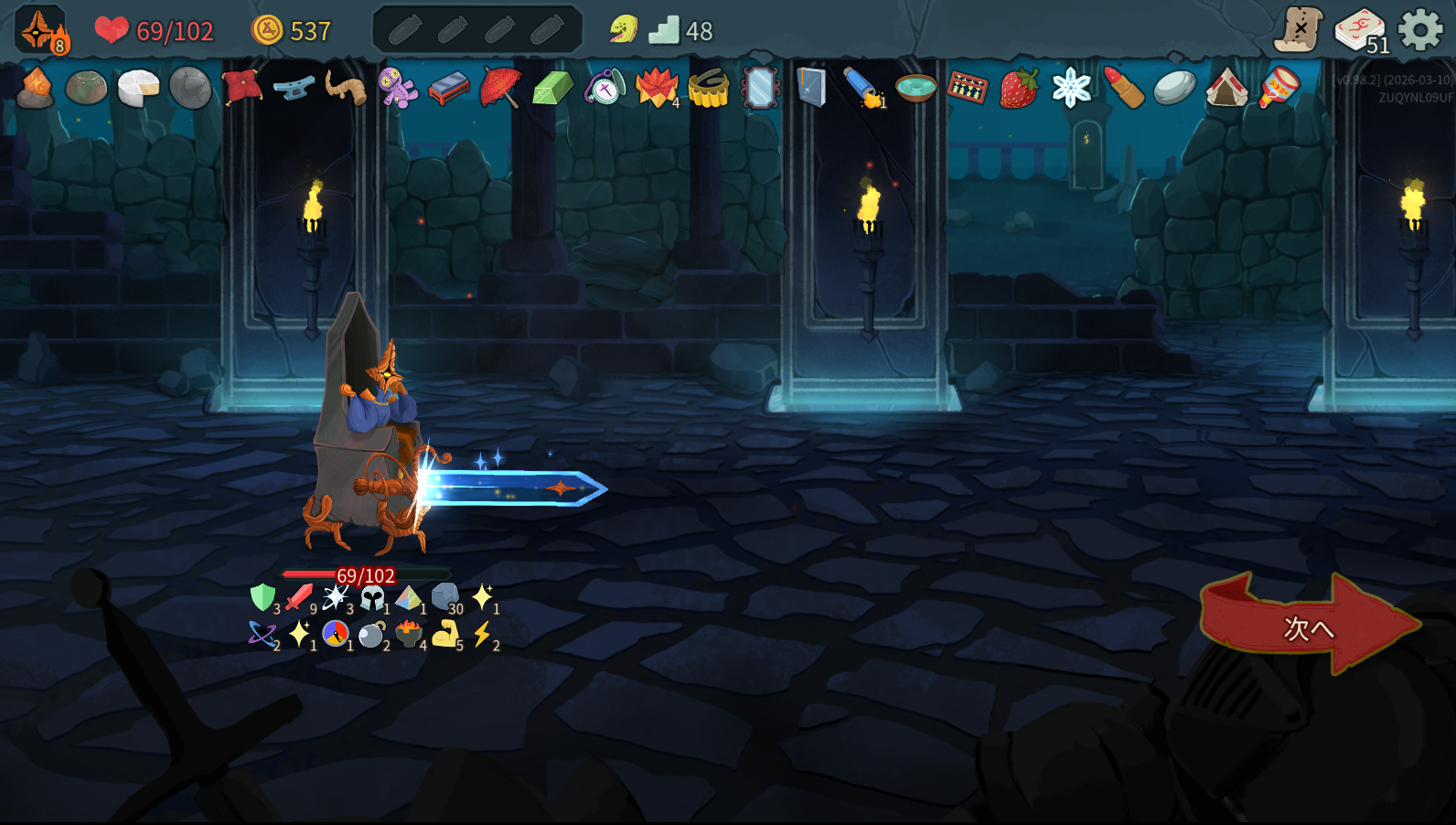Check the red umbrella relic
This screenshot has height=825, width=1456.
point(500,89)
